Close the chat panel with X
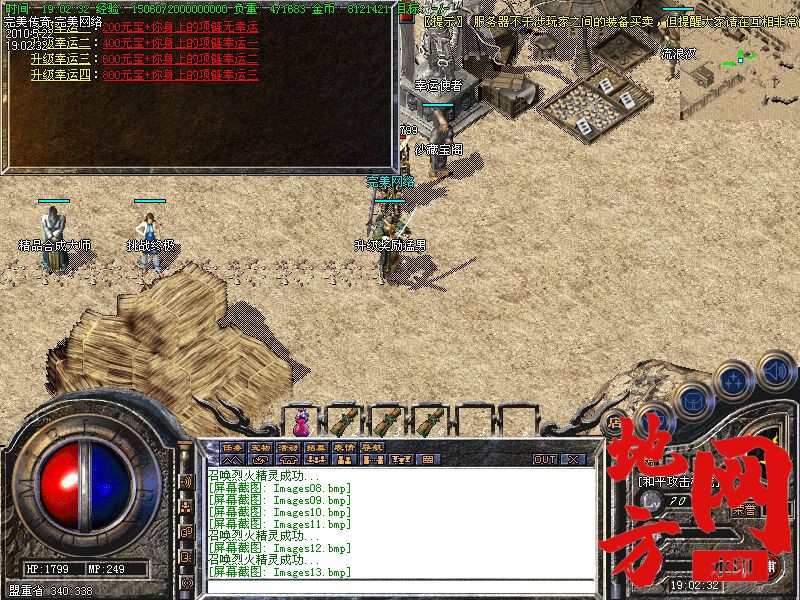Image resolution: width=800 pixels, height=600 pixels. (x=573, y=459)
